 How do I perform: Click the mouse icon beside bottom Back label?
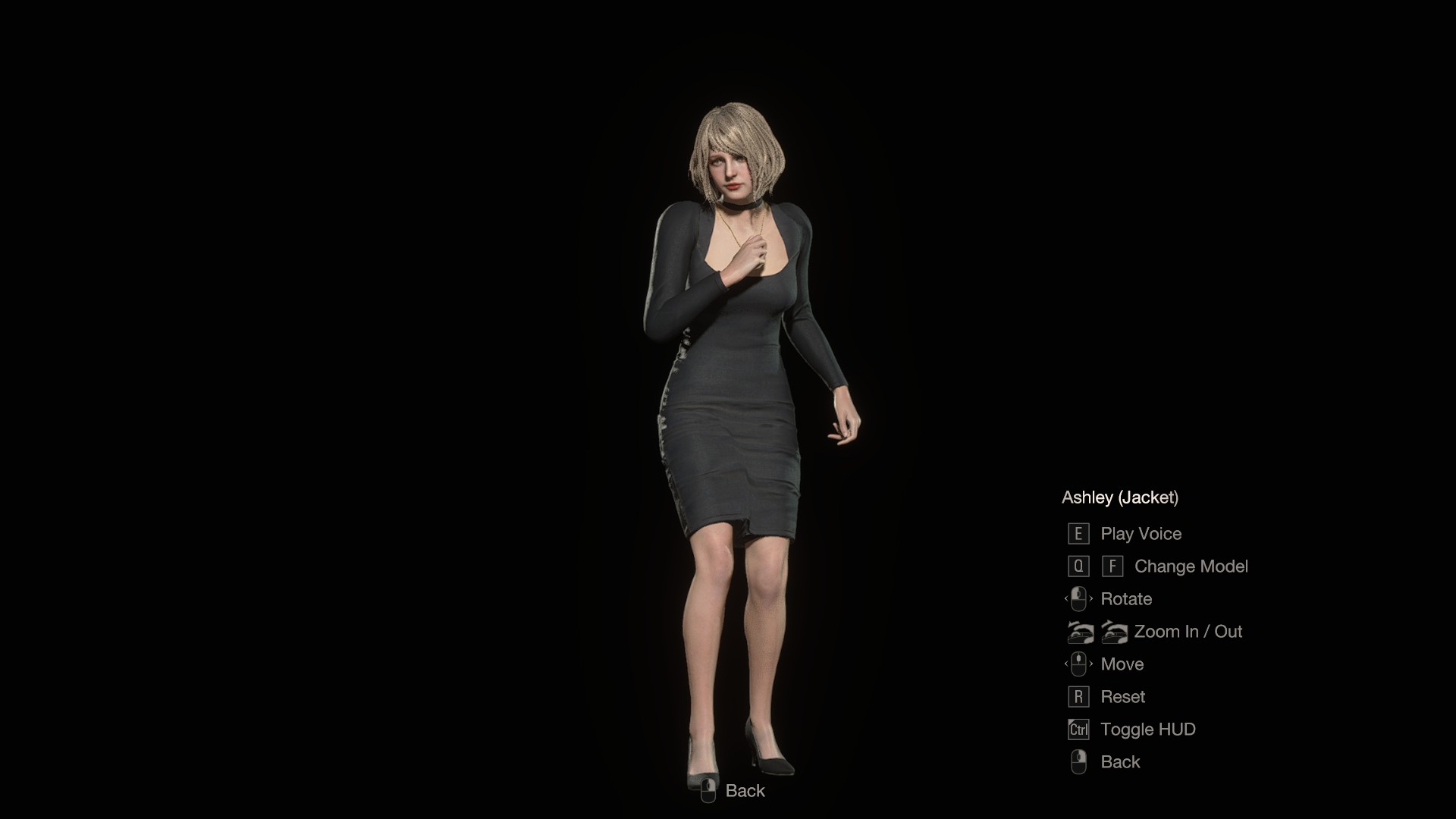(710, 790)
